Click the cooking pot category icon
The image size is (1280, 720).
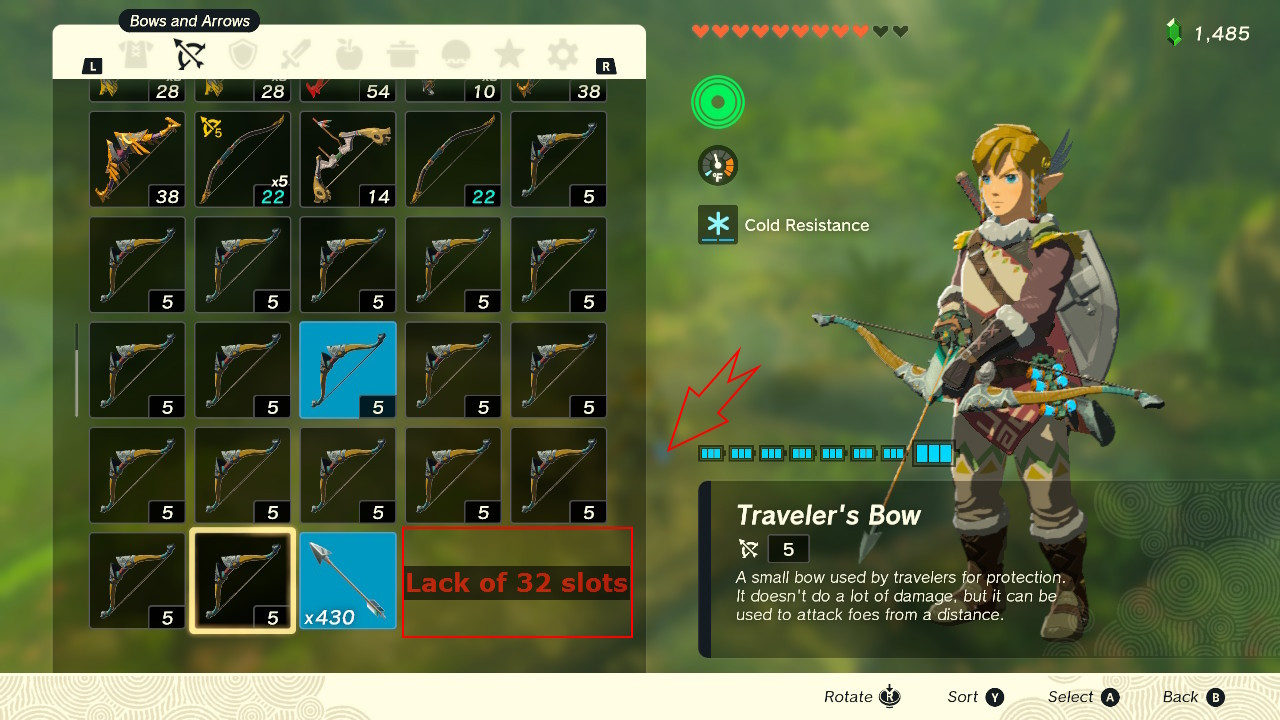402,55
